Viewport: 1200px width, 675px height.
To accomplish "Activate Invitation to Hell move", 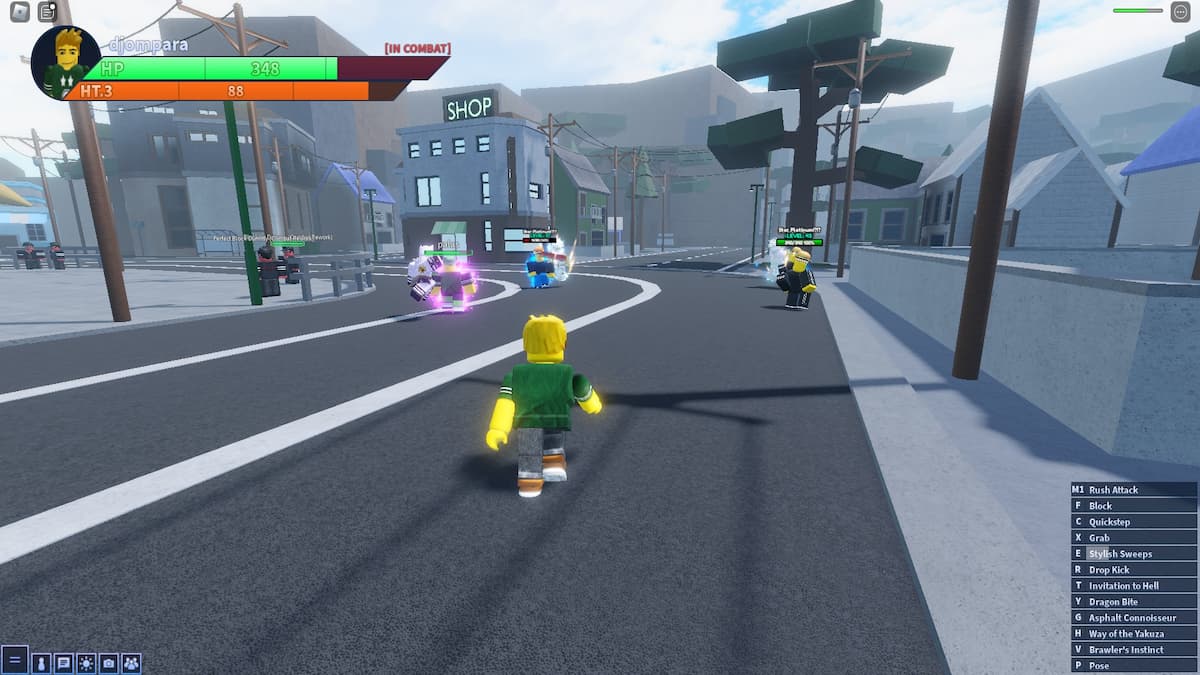I will pos(1134,586).
